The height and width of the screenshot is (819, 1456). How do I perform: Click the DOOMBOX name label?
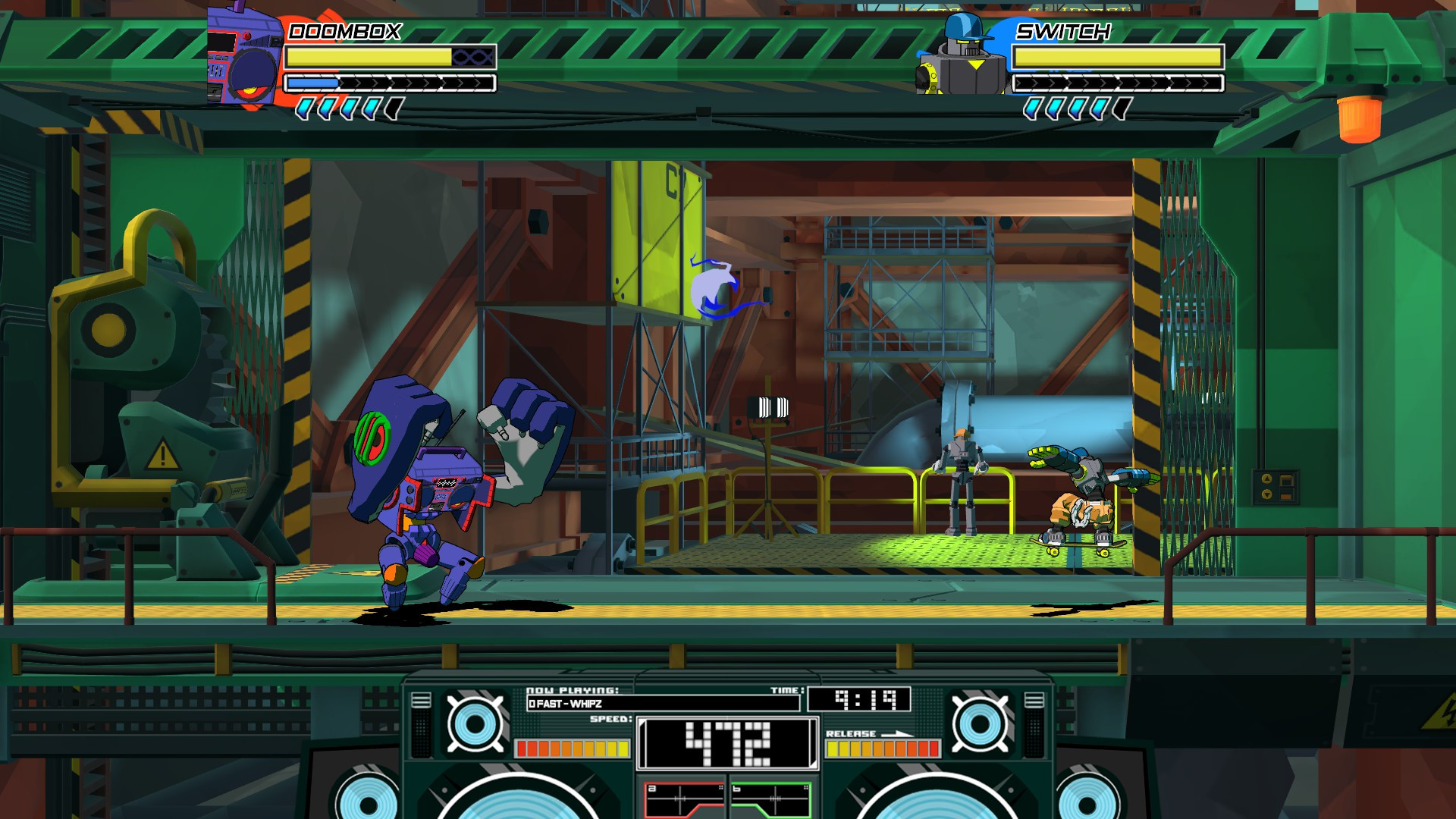(343, 32)
